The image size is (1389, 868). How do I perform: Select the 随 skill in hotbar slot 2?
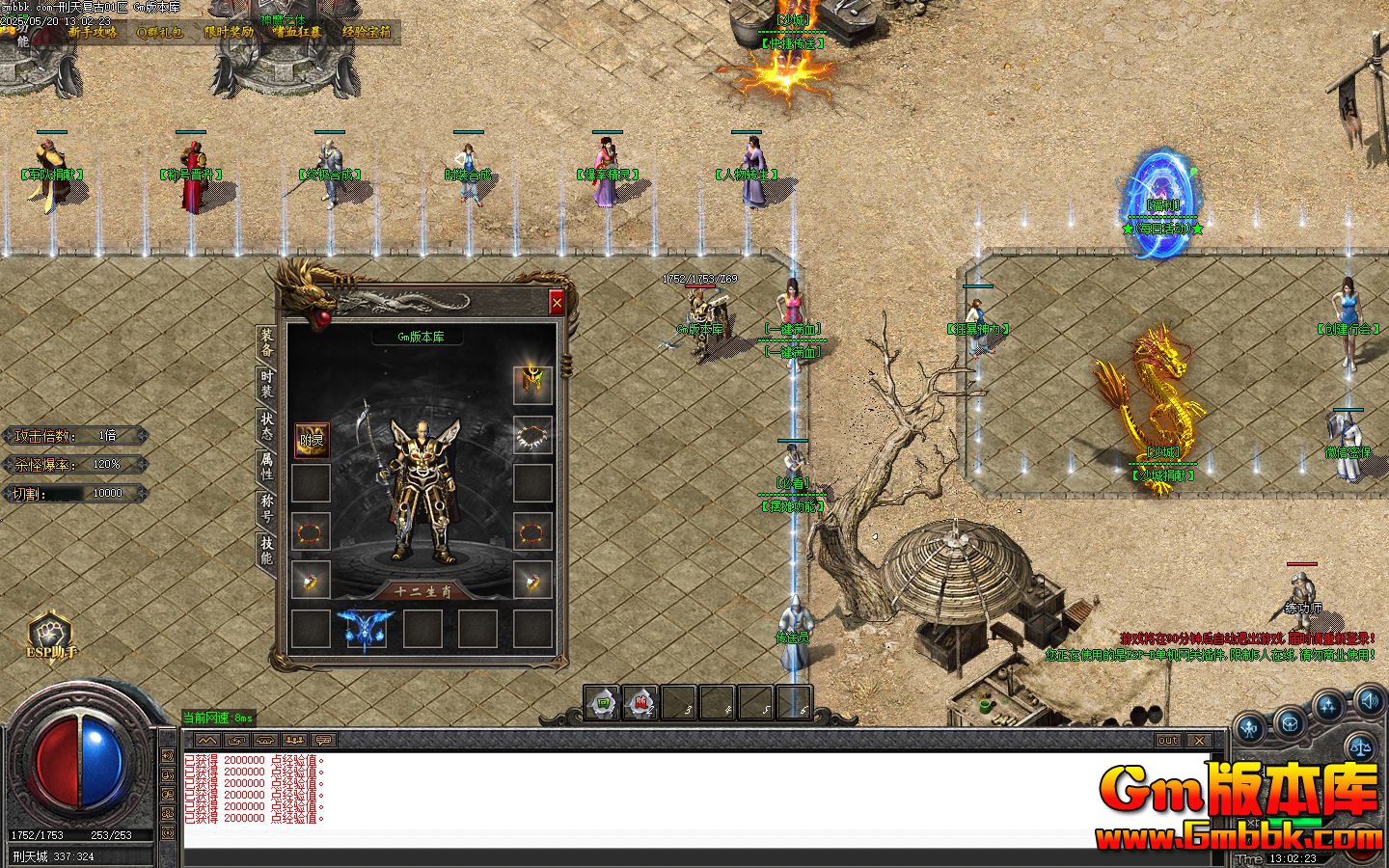pos(642,702)
